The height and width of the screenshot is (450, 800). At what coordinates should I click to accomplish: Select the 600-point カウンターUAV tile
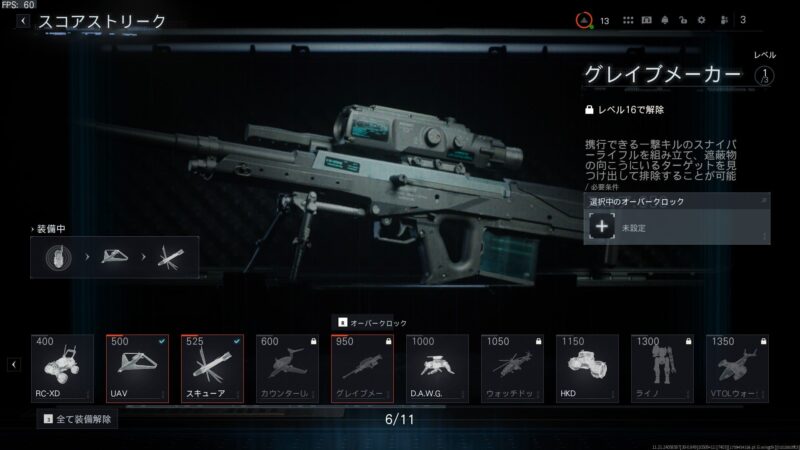[x=287, y=368]
